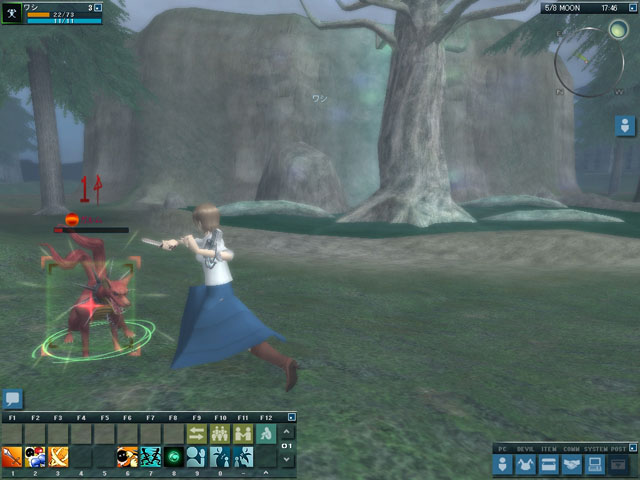Image resolution: width=640 pixels, height=480 pixels.
Task: Click the waving person icon in slot 9
Action: pos(196,457)
